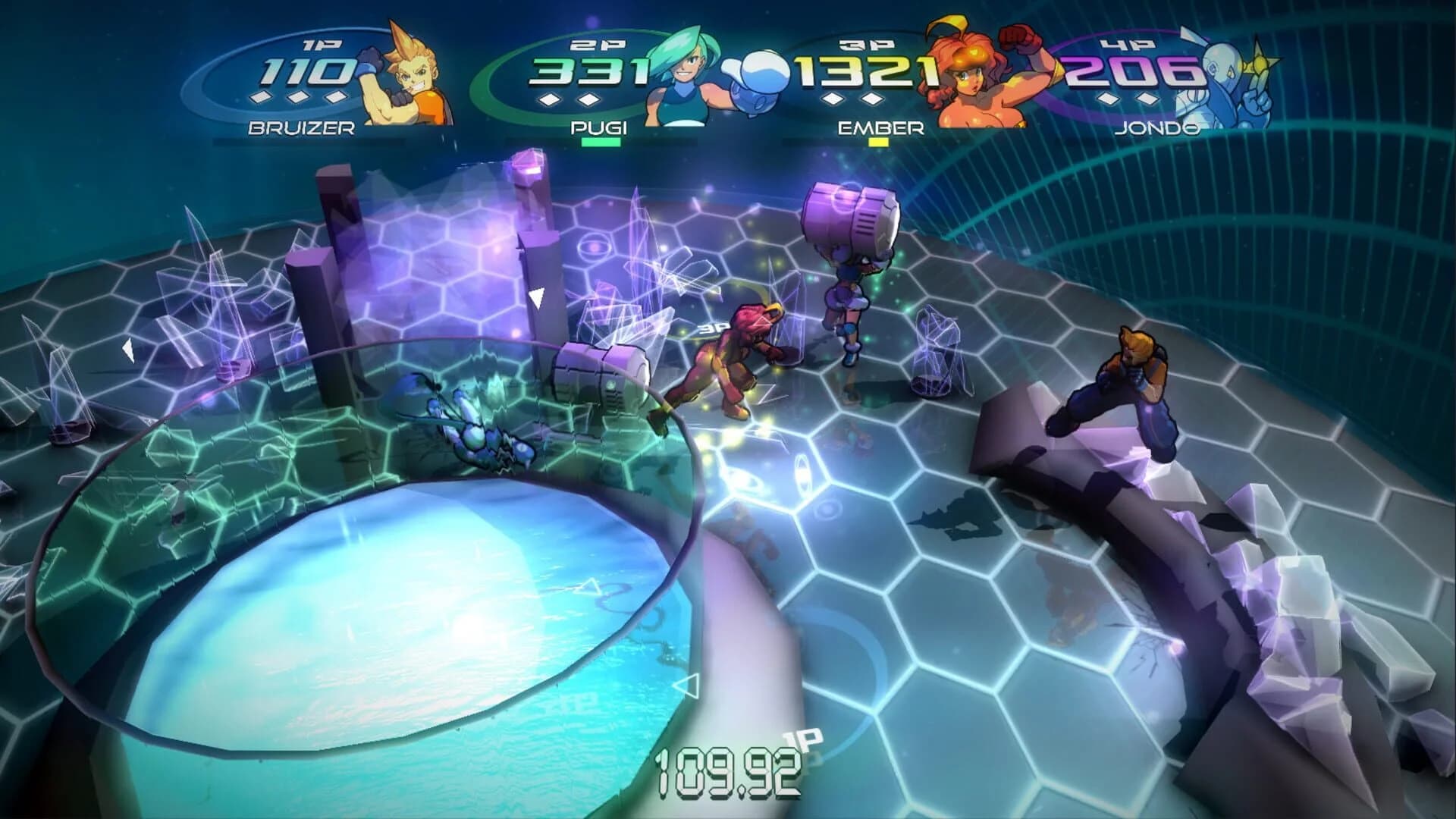Viewport: 1456px width, 819px height.
Task: Toggle Ember's yellow health bar
Action: point(878,141)
